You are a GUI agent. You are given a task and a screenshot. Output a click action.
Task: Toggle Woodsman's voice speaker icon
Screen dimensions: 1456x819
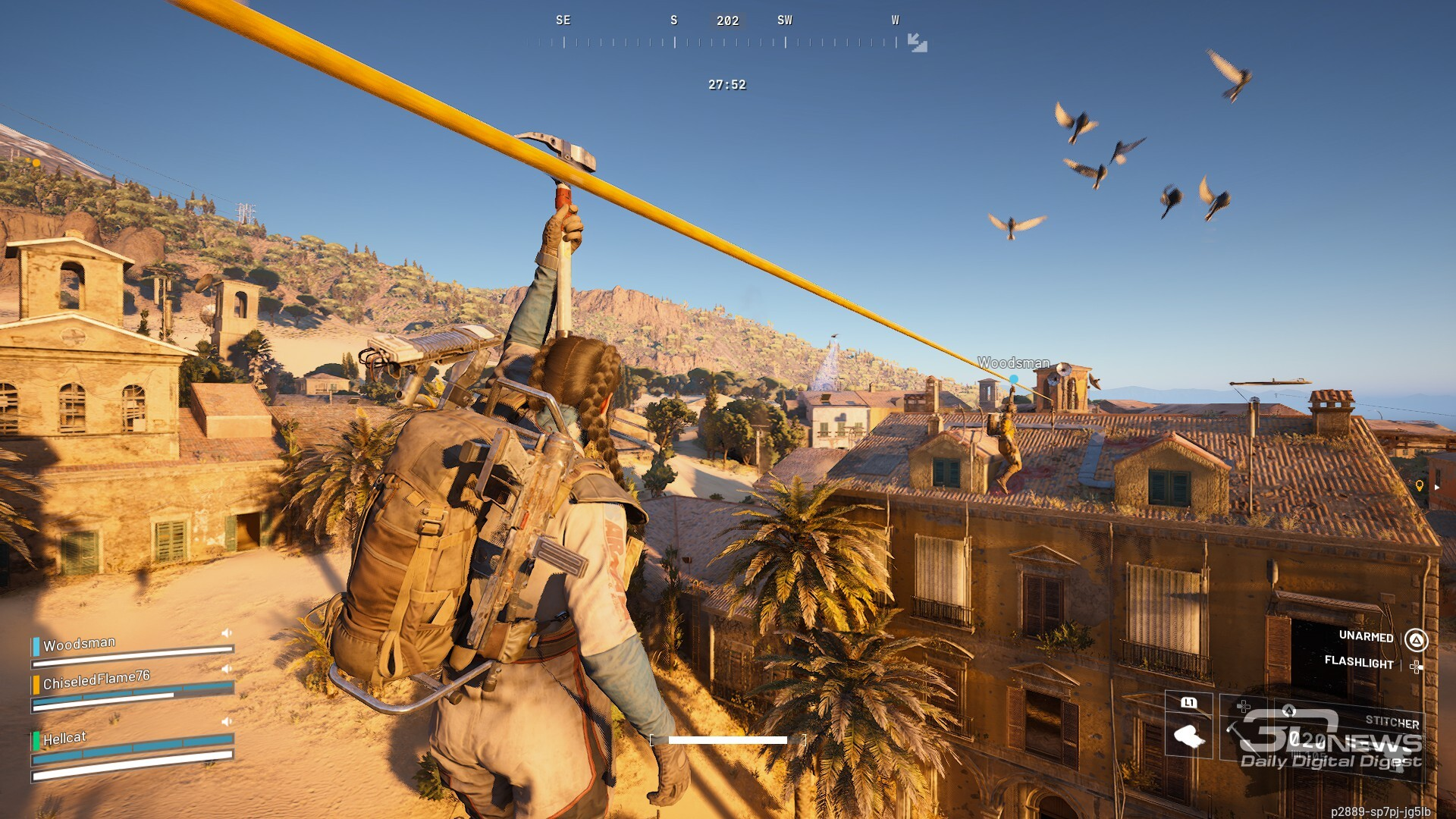(226, 633)
